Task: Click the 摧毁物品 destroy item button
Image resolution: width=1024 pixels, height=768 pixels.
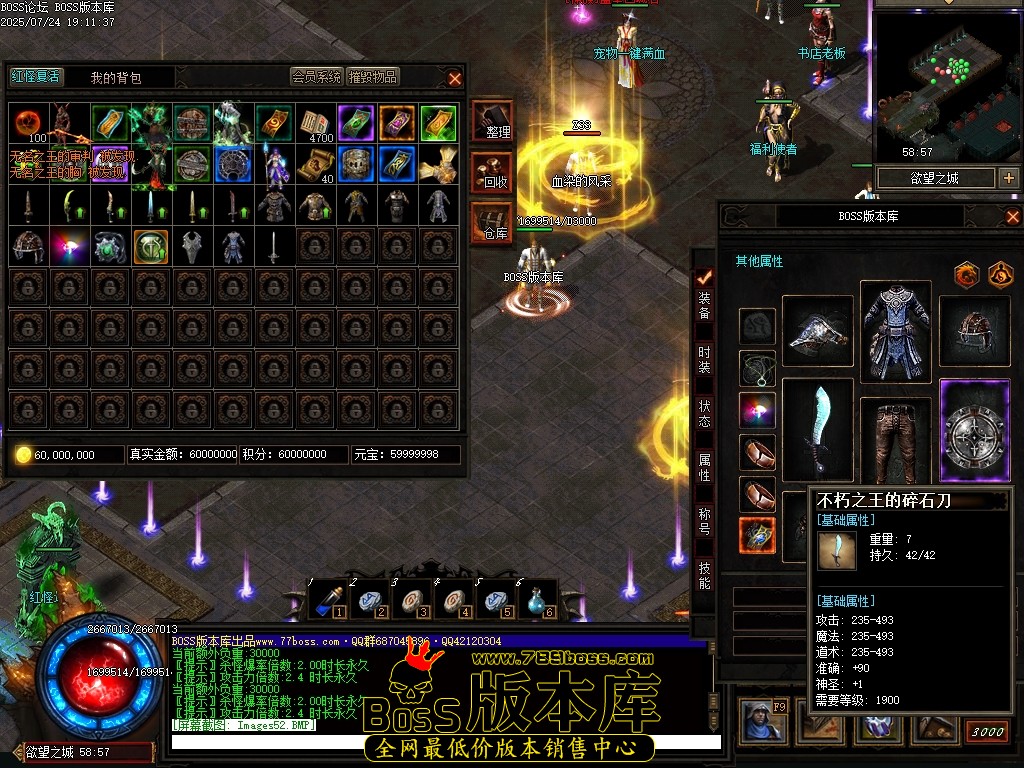Action: click(373, 76)
